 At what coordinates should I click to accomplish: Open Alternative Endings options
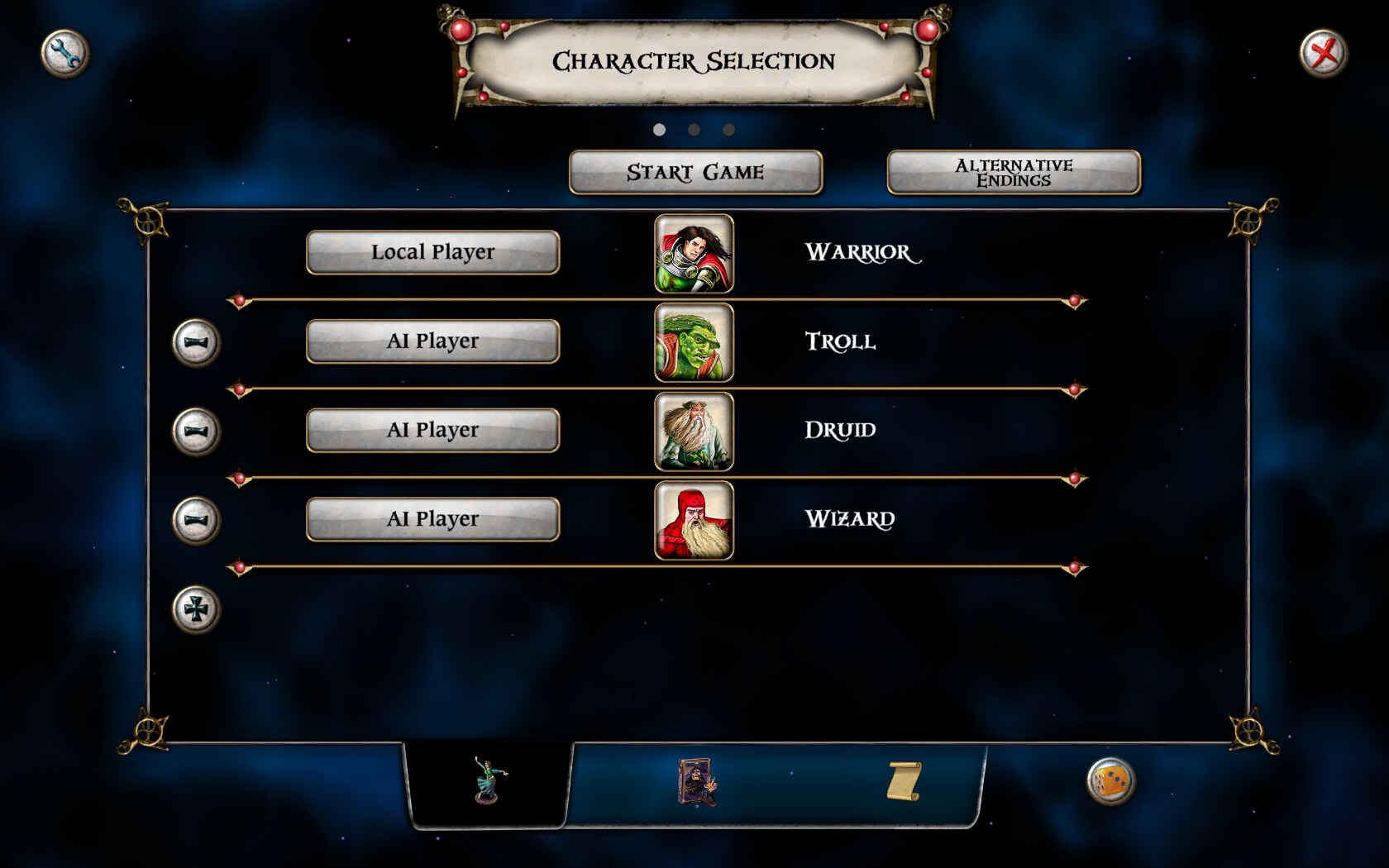point(1014,172)
